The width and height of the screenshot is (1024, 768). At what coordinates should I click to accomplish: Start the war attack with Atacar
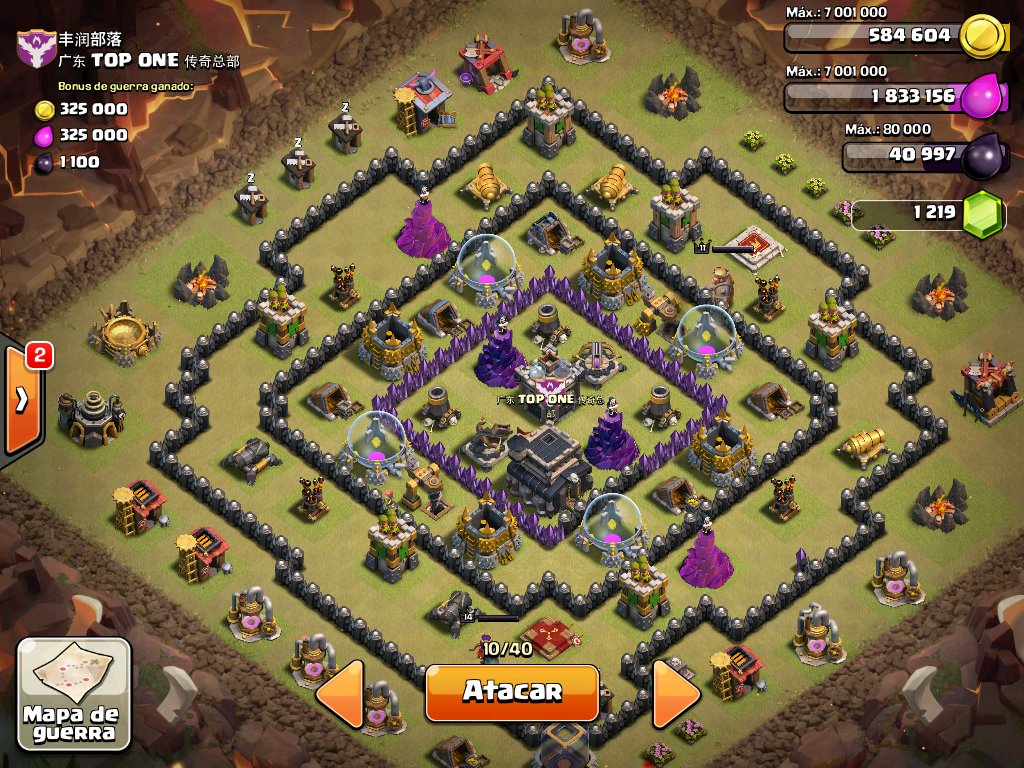(512, 692)
